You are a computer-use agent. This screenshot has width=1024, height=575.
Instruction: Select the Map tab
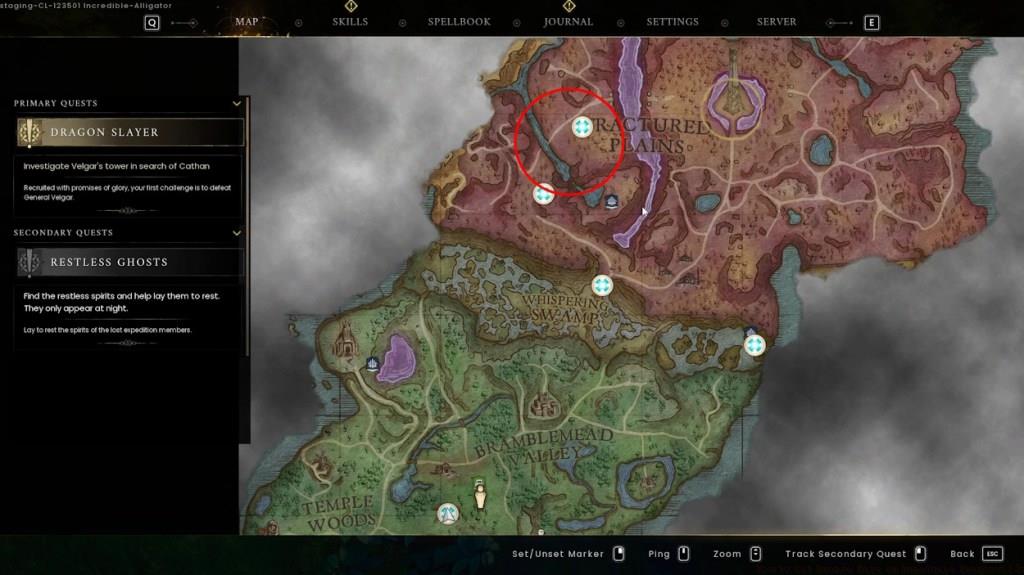[246, 22]
